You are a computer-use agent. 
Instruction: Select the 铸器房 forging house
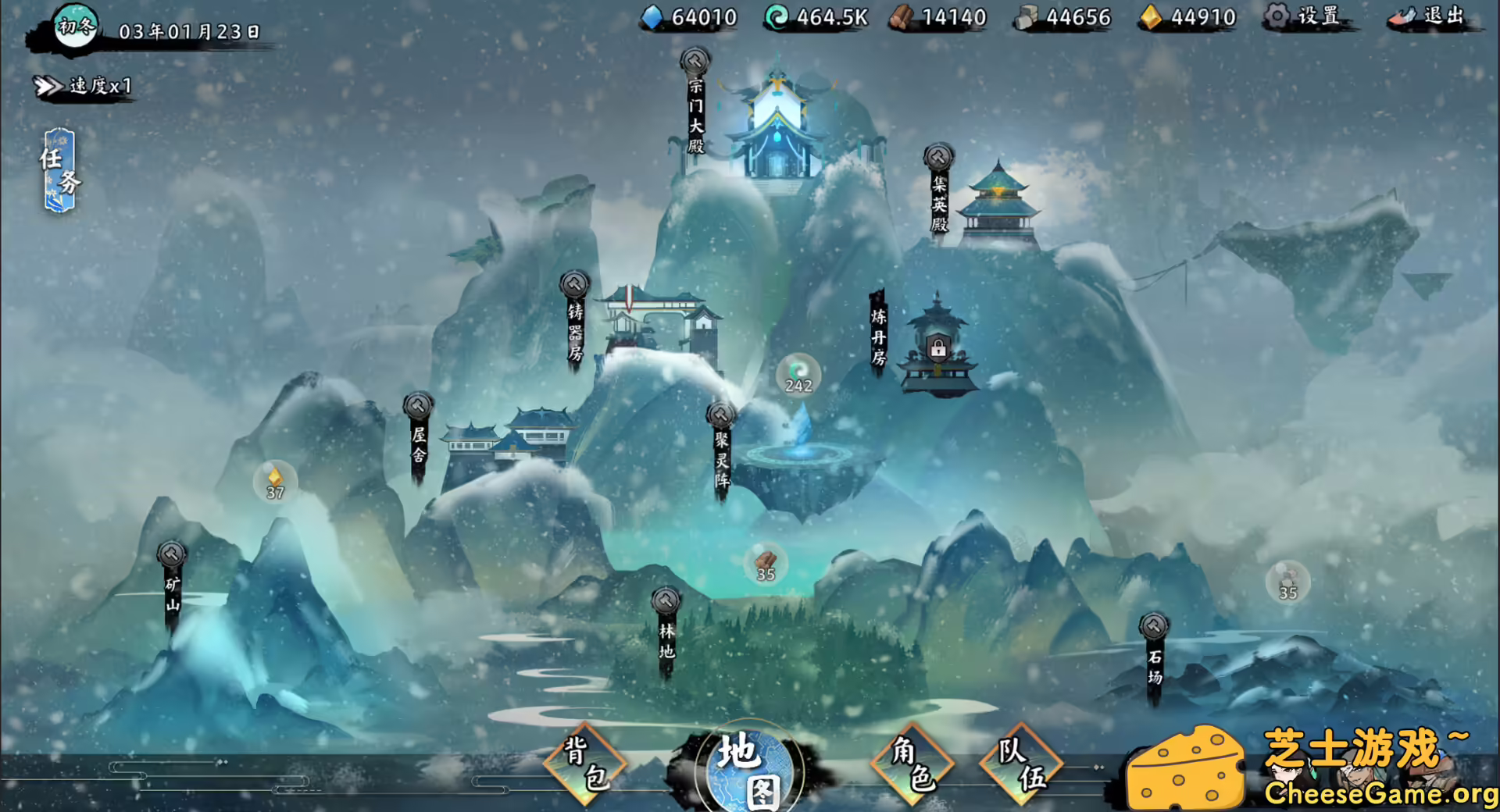(x=574, y=320)
